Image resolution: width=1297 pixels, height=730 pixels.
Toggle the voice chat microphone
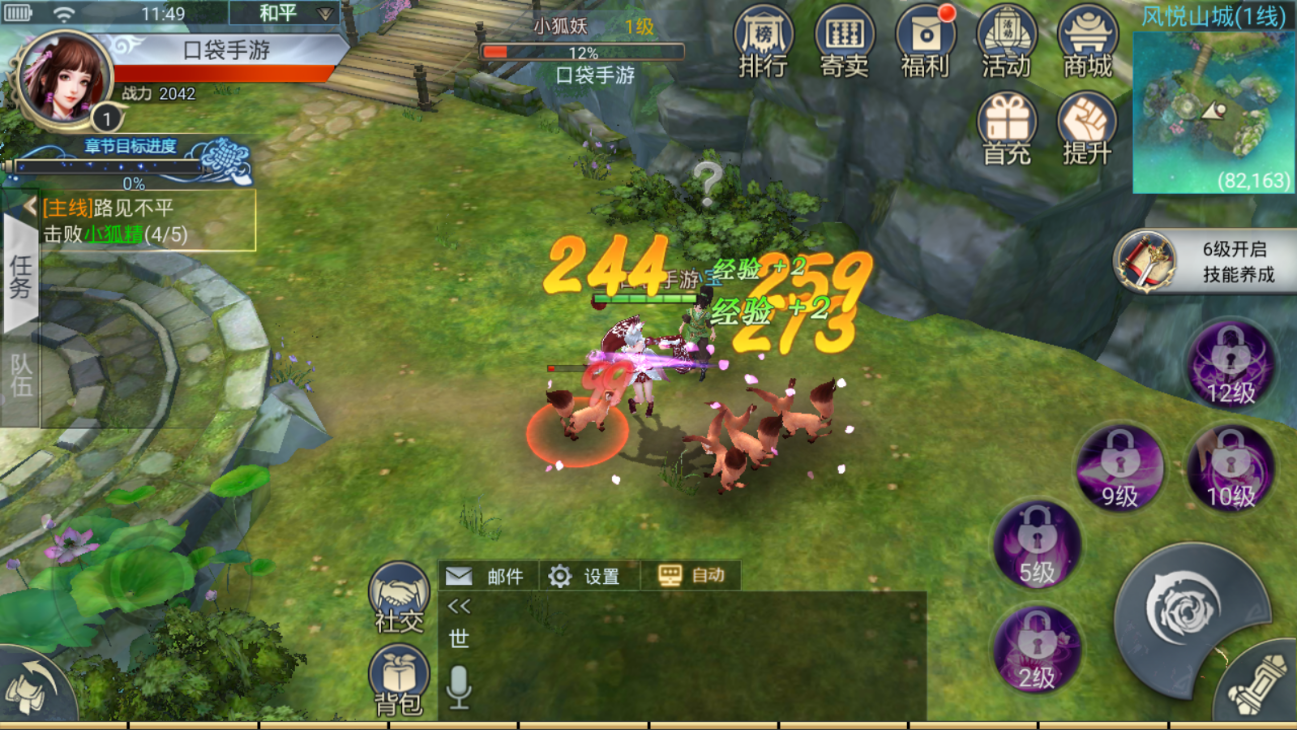coord(457,685)
